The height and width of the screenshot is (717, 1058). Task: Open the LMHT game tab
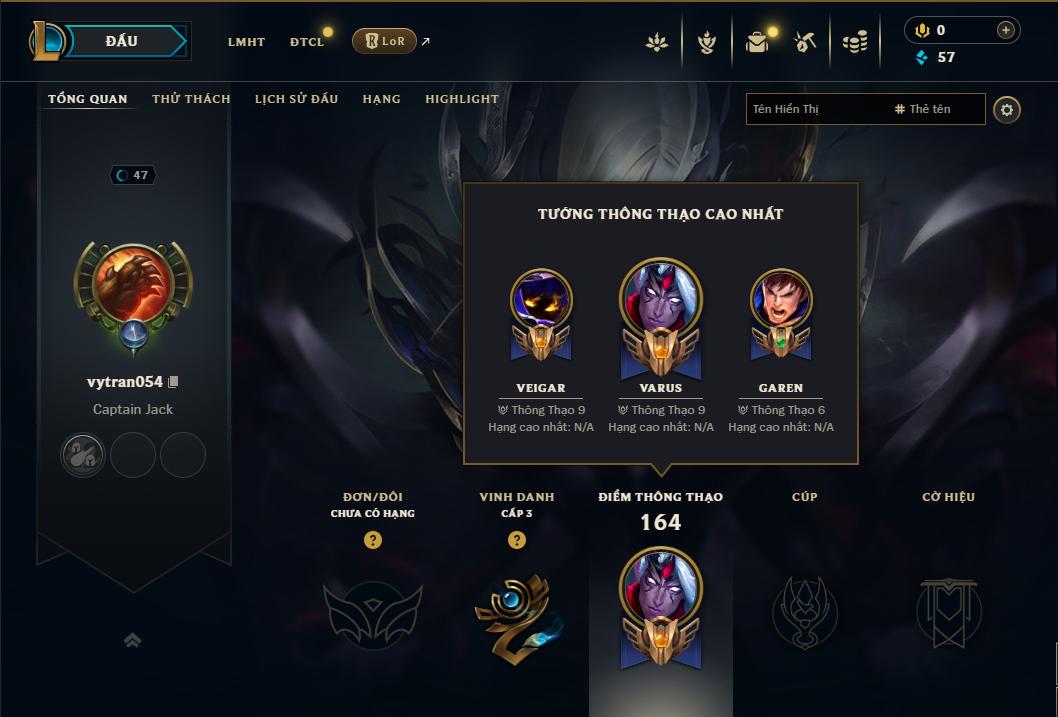[x=246, y=42]
